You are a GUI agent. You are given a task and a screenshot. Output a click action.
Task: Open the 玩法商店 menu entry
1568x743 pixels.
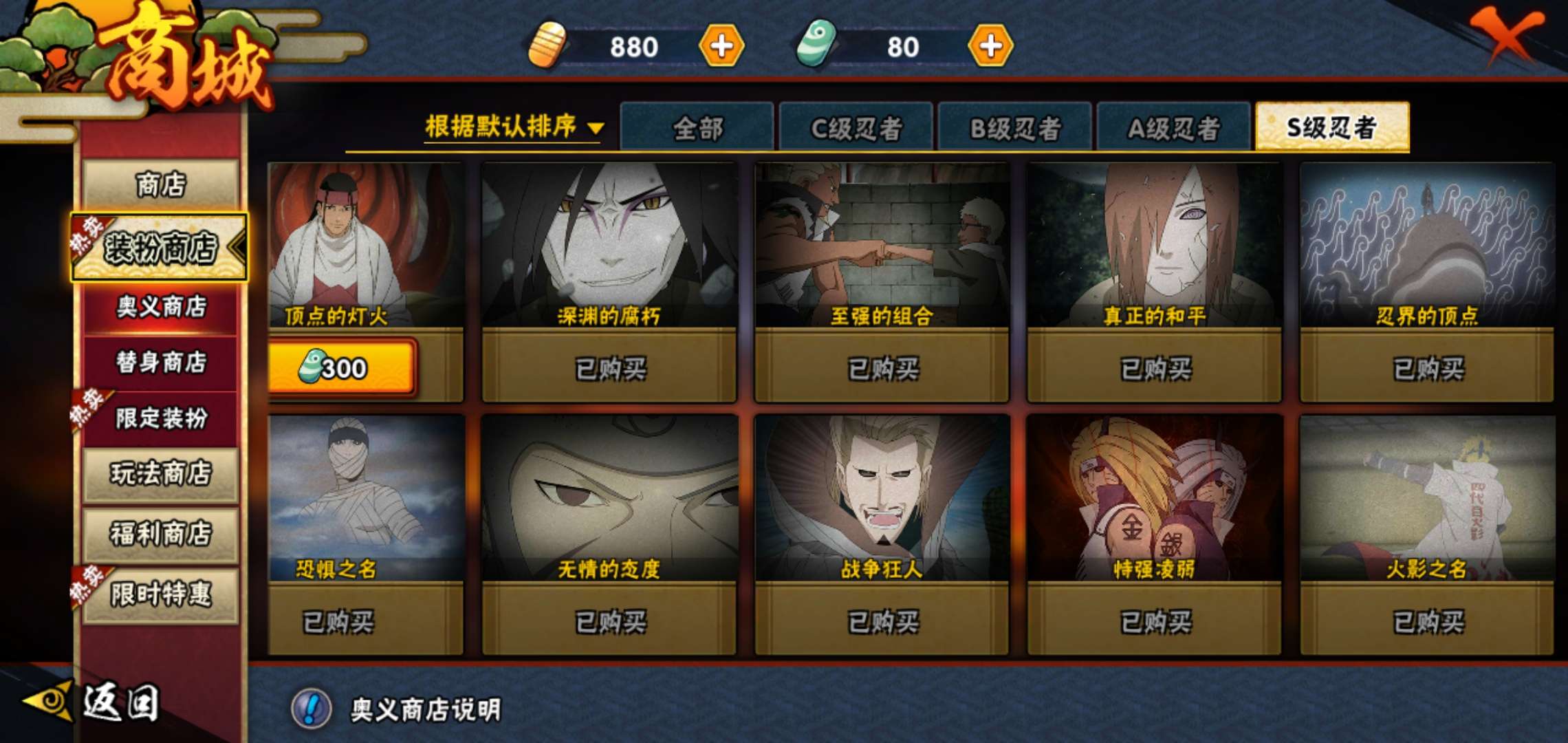[x=160, y=474]
